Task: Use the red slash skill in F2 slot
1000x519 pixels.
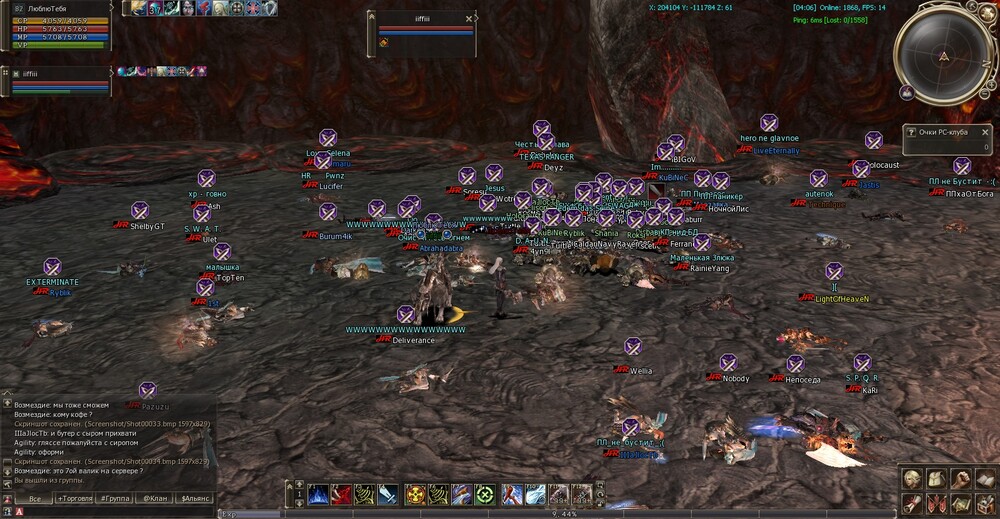Action: tap(342, 494)
